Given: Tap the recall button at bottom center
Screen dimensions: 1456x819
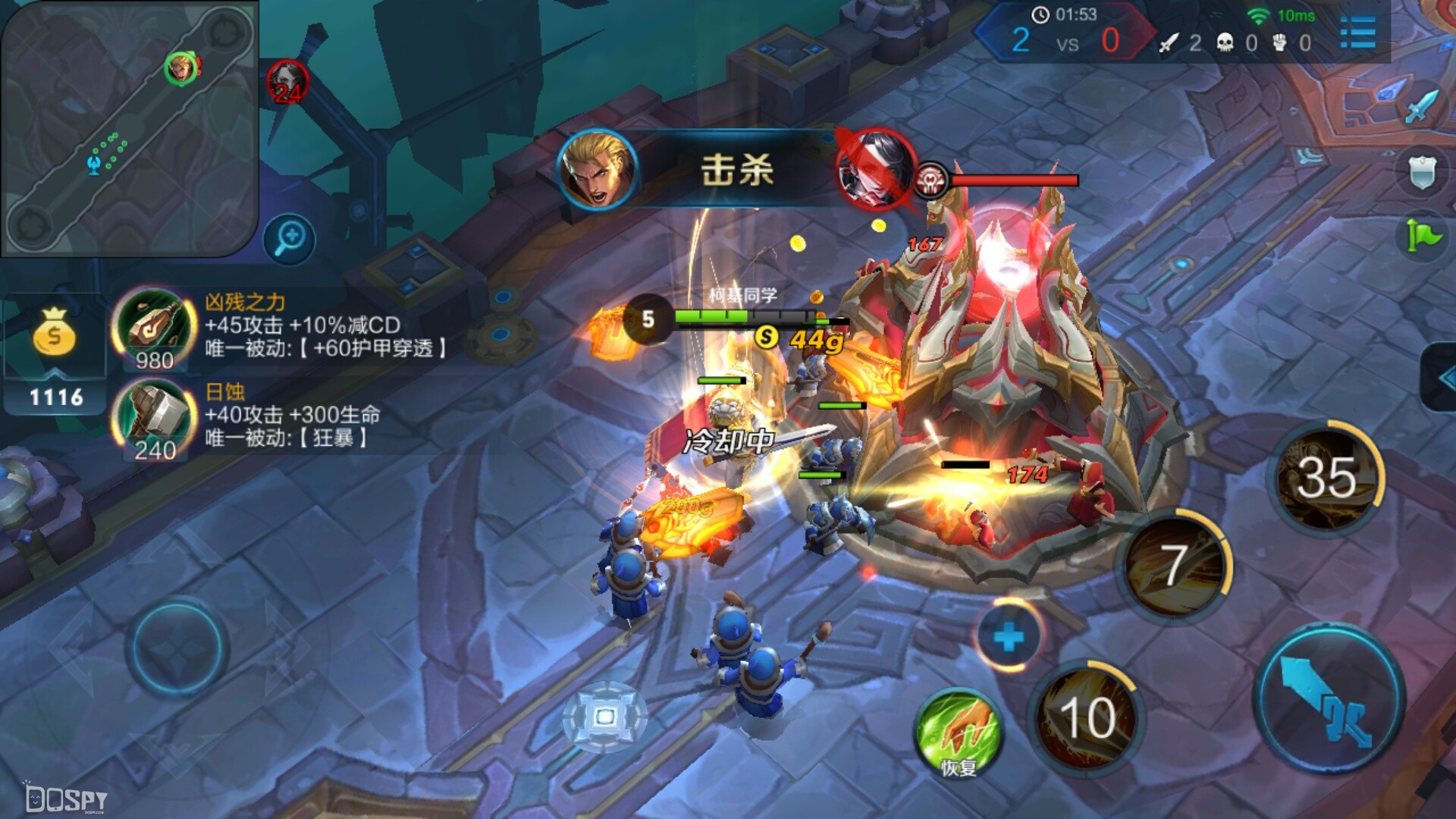Looking at the screenshot, I should tap(604, 717).
